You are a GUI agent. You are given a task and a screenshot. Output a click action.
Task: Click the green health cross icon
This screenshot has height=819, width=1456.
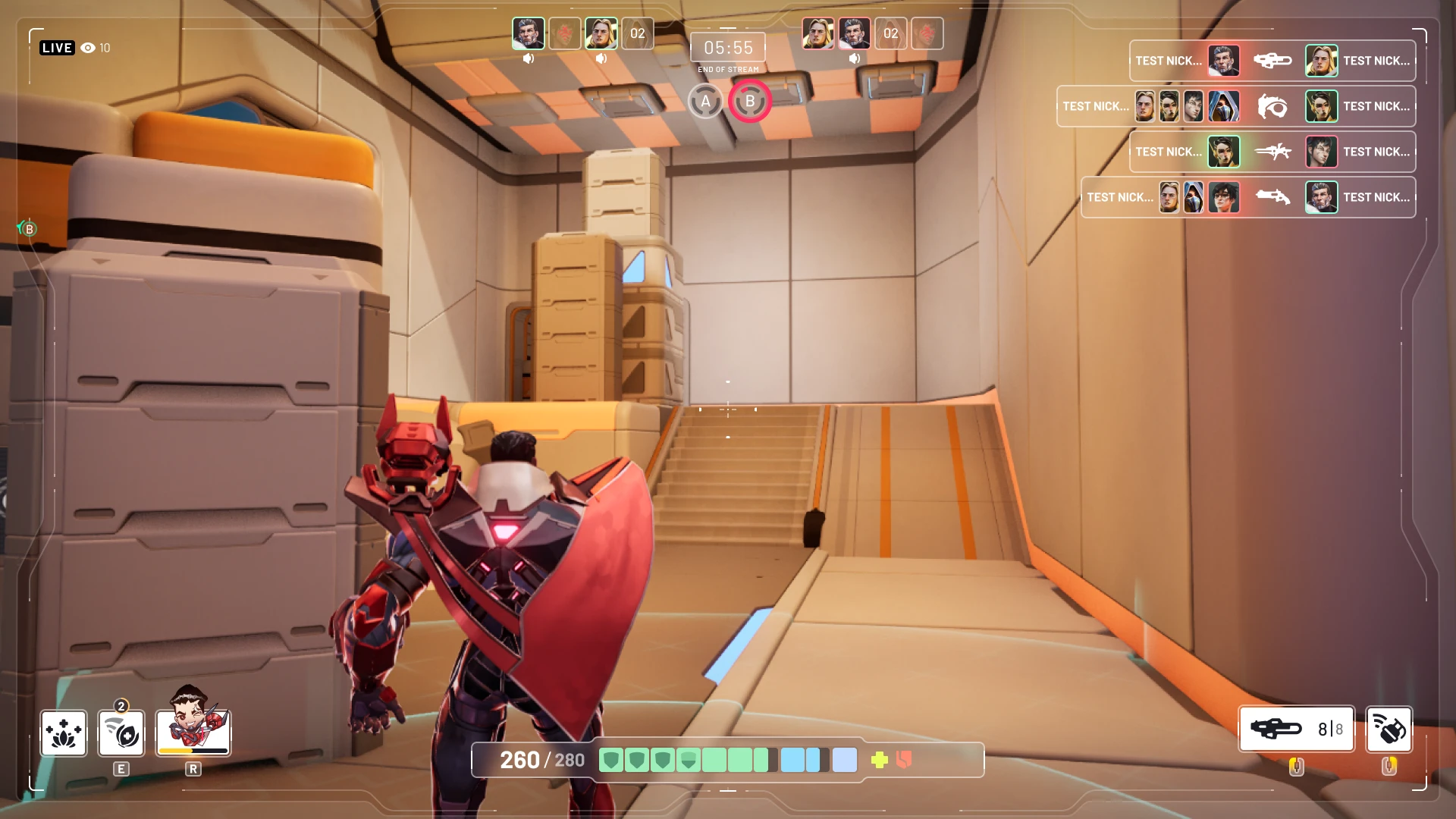click(x=880, y=760)
